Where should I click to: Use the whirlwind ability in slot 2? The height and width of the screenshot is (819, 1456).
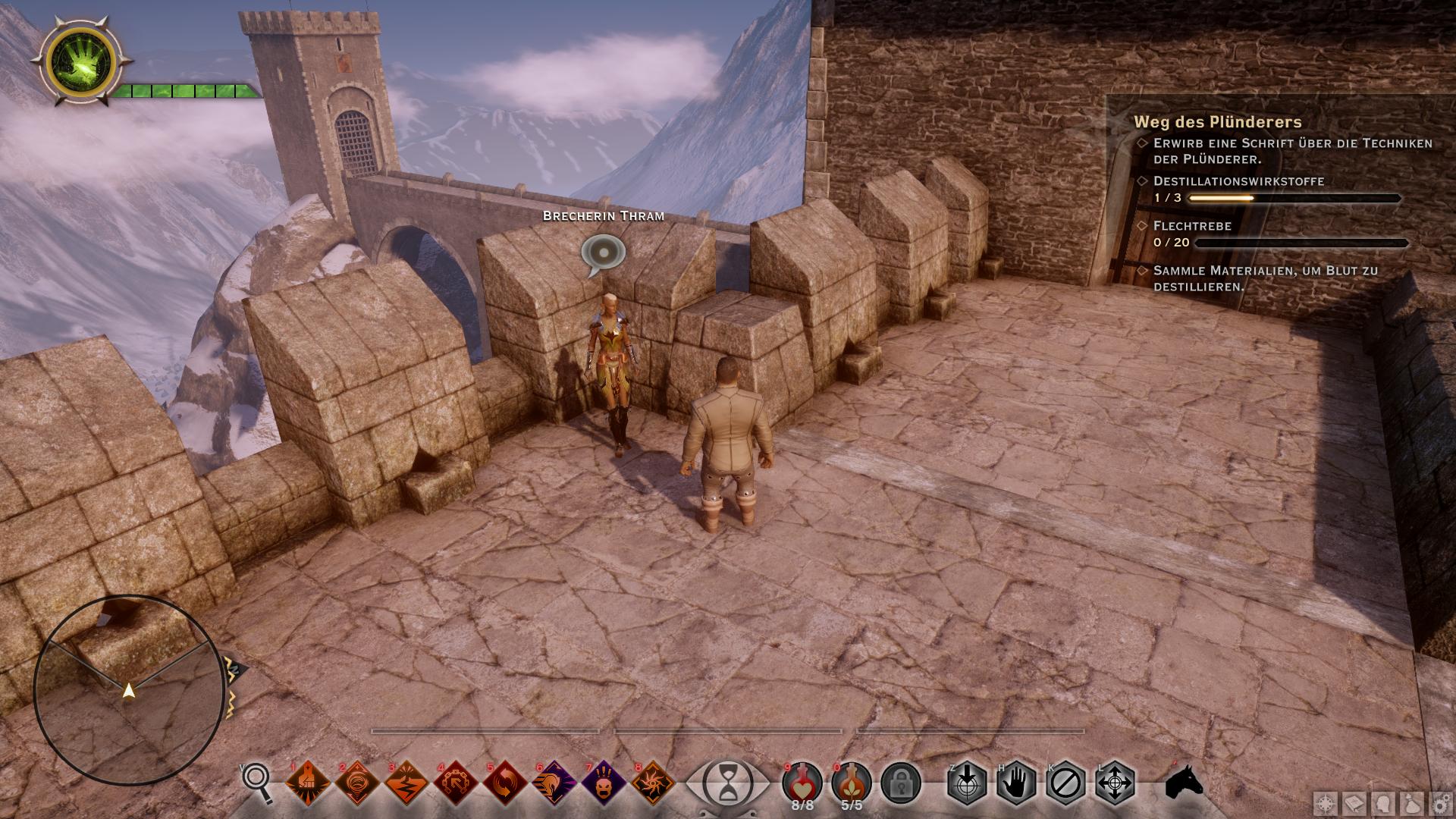[x=357, y=783]
